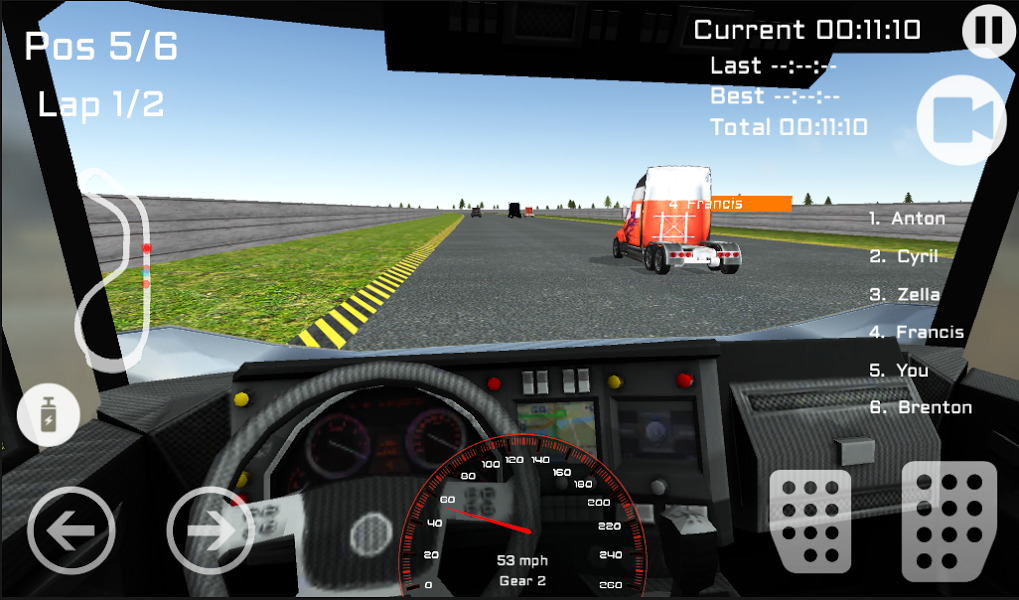
Task: Steer left with the arrow button
Action: click(x=72, y=530)
